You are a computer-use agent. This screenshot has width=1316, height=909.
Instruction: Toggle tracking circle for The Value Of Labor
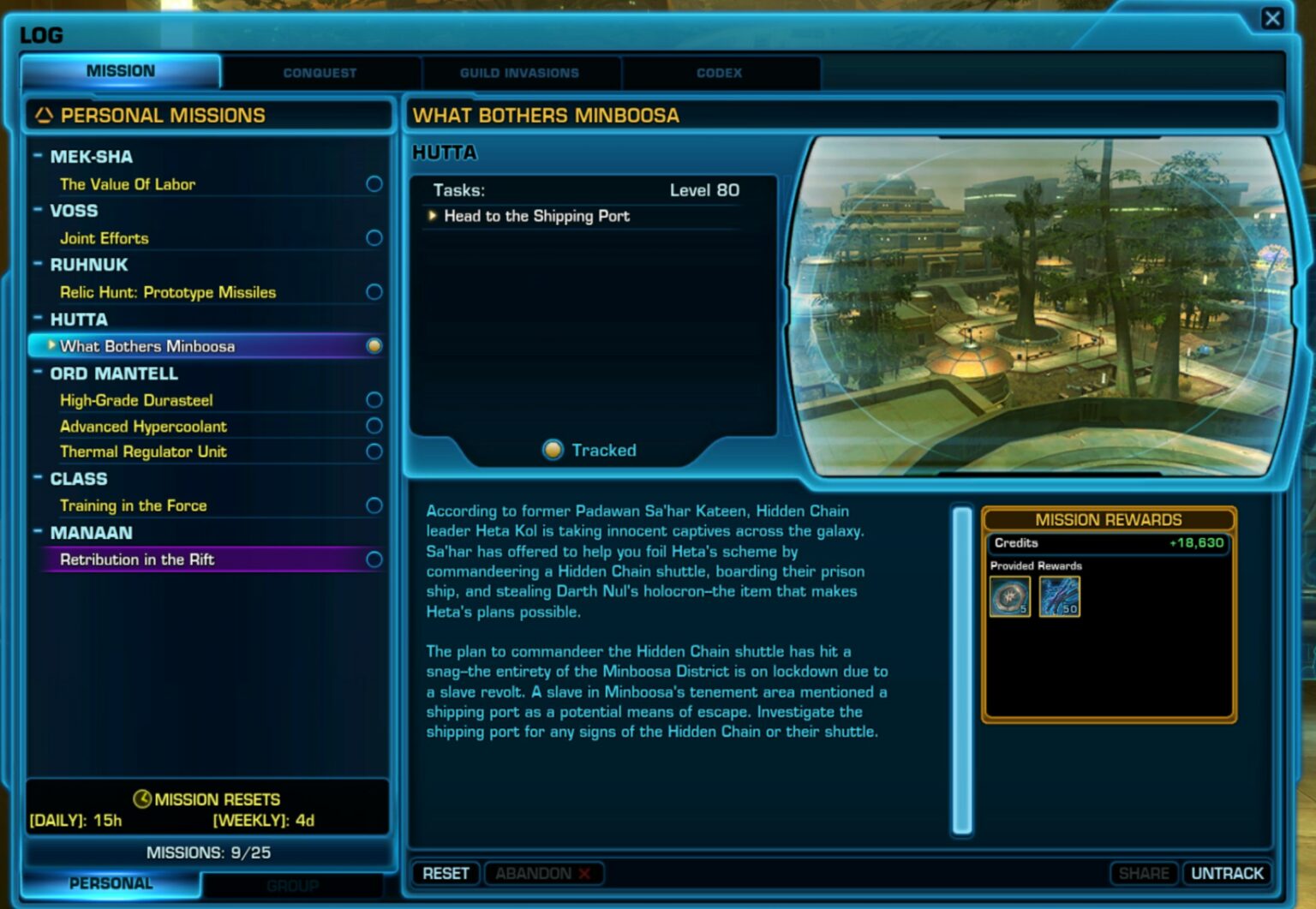[x=374, y=183]
